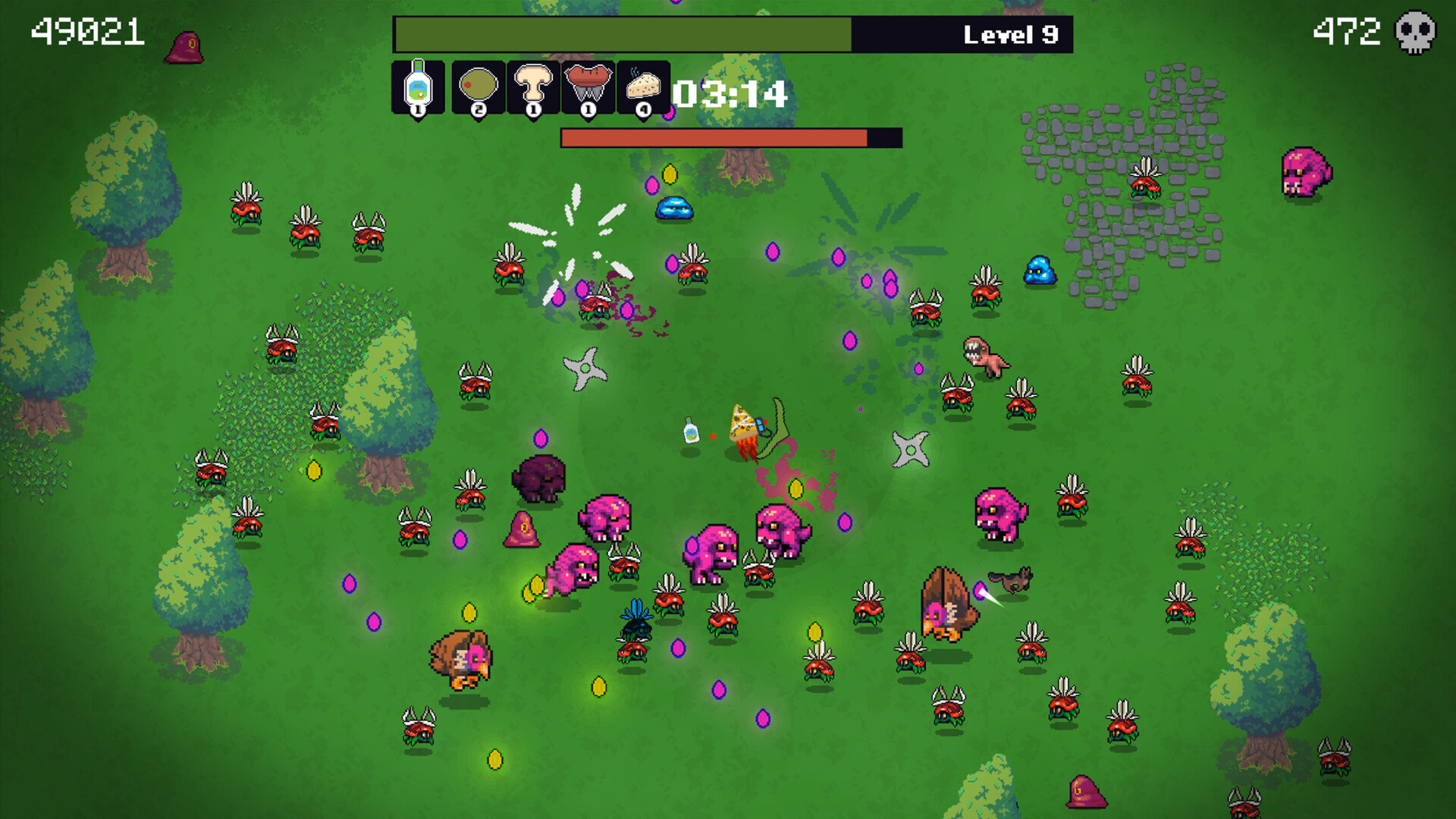The image size is (1456, 819).
Task: Click the timer showing 03:14
Action: (730, 95)
